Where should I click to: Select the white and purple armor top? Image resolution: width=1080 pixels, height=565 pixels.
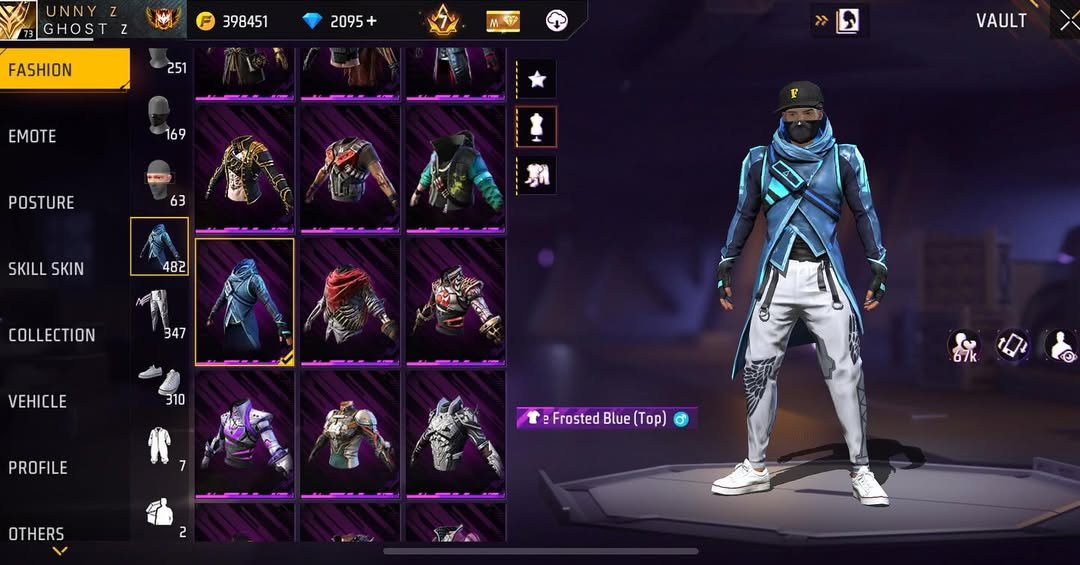(244, 432)
